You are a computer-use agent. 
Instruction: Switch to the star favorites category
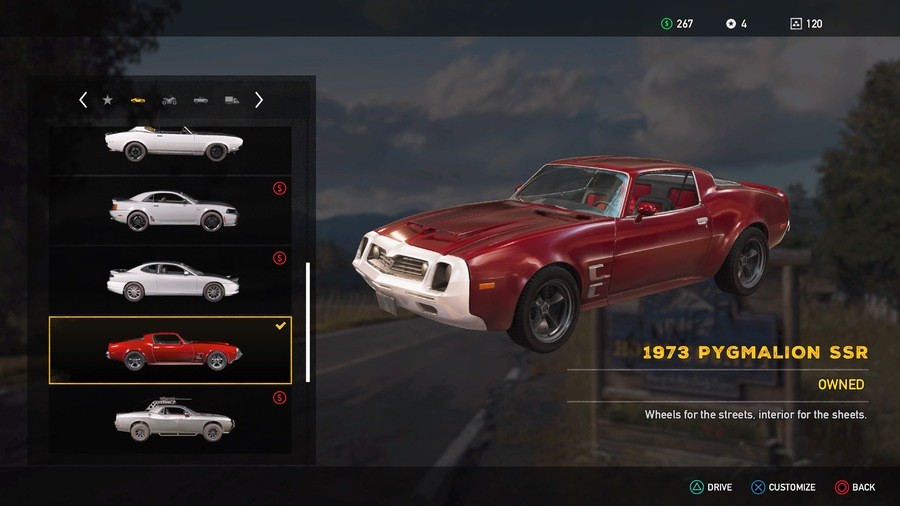pyautogui.click(x=108, y=100)
